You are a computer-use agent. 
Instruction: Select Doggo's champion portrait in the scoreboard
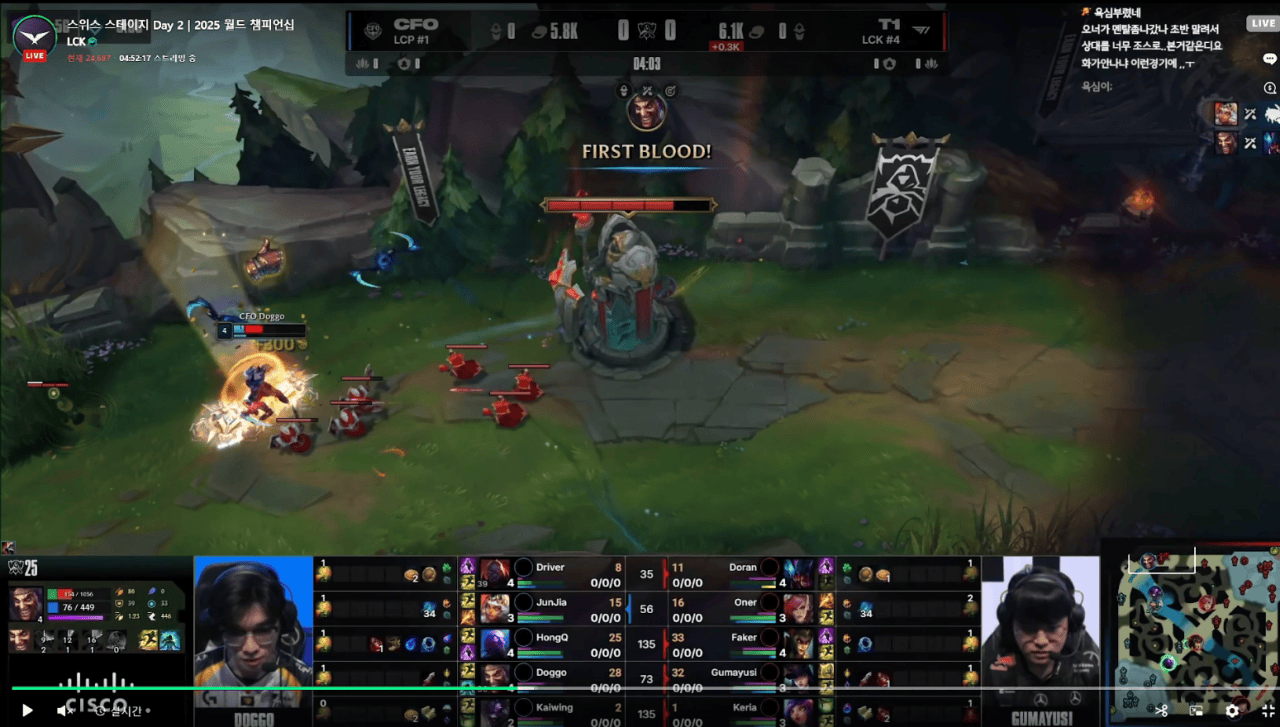(x=494, y=677)
